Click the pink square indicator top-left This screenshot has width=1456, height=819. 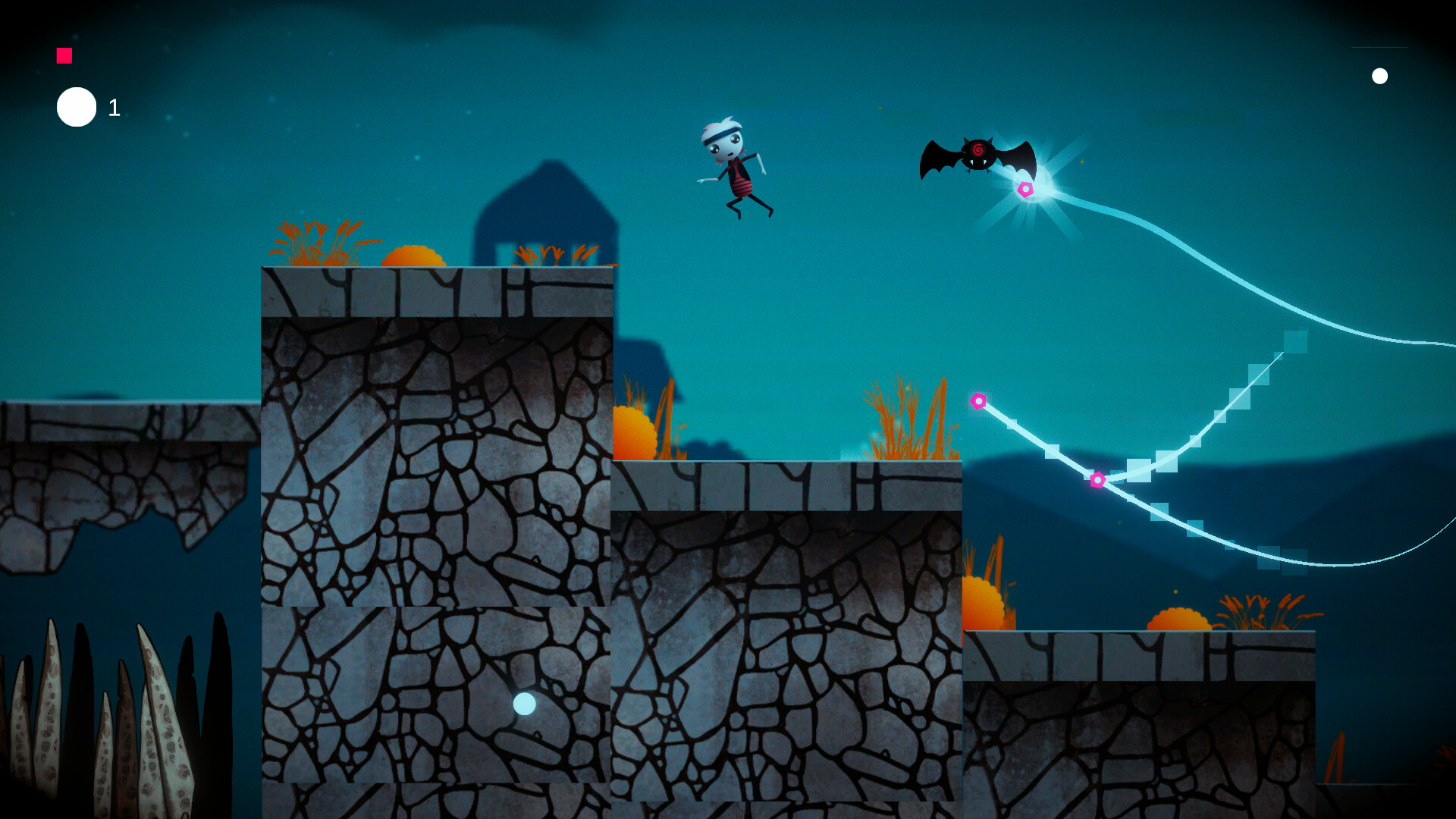(64, 54)
